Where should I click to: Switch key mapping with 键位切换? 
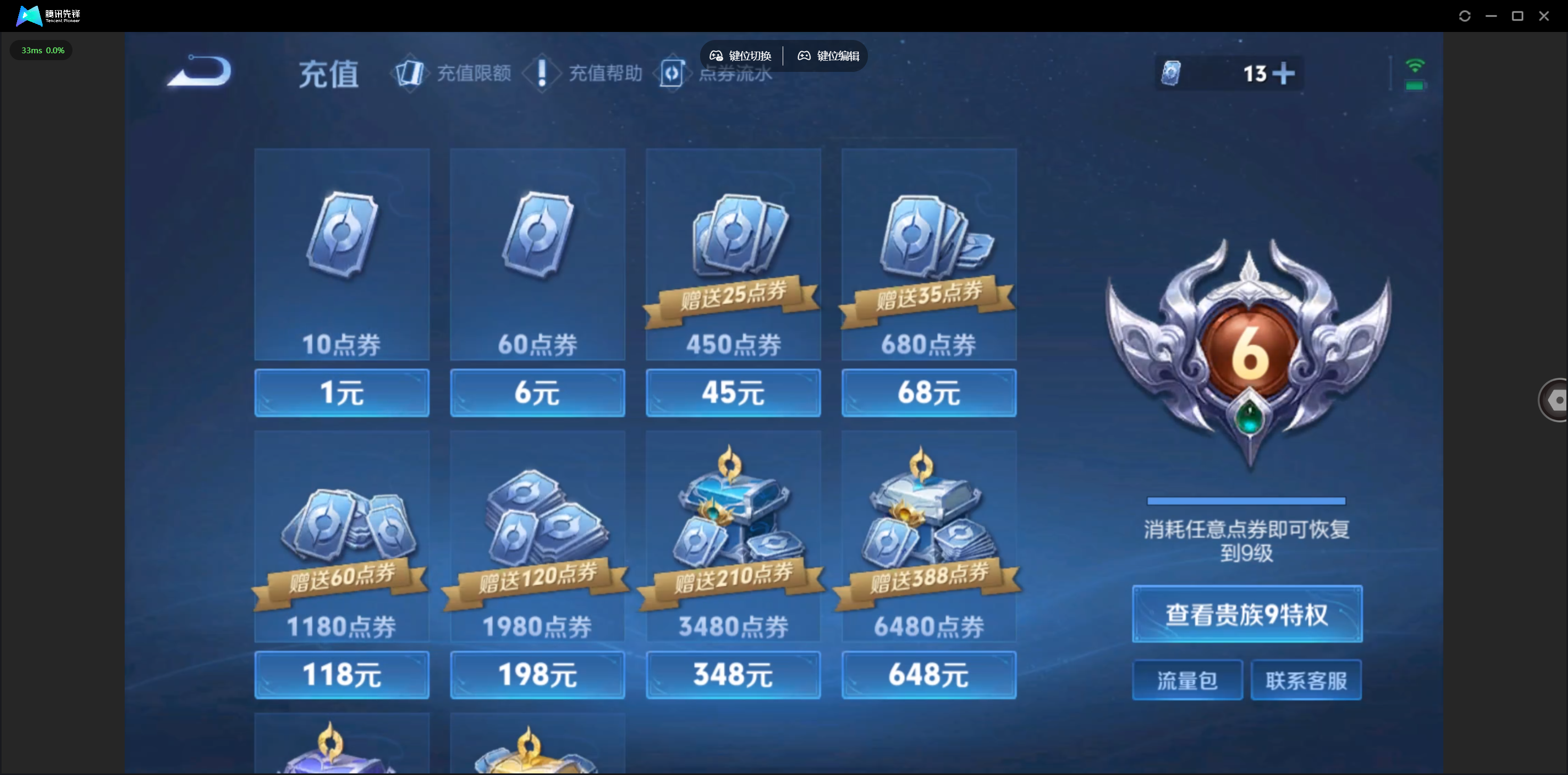coord(741,56)
